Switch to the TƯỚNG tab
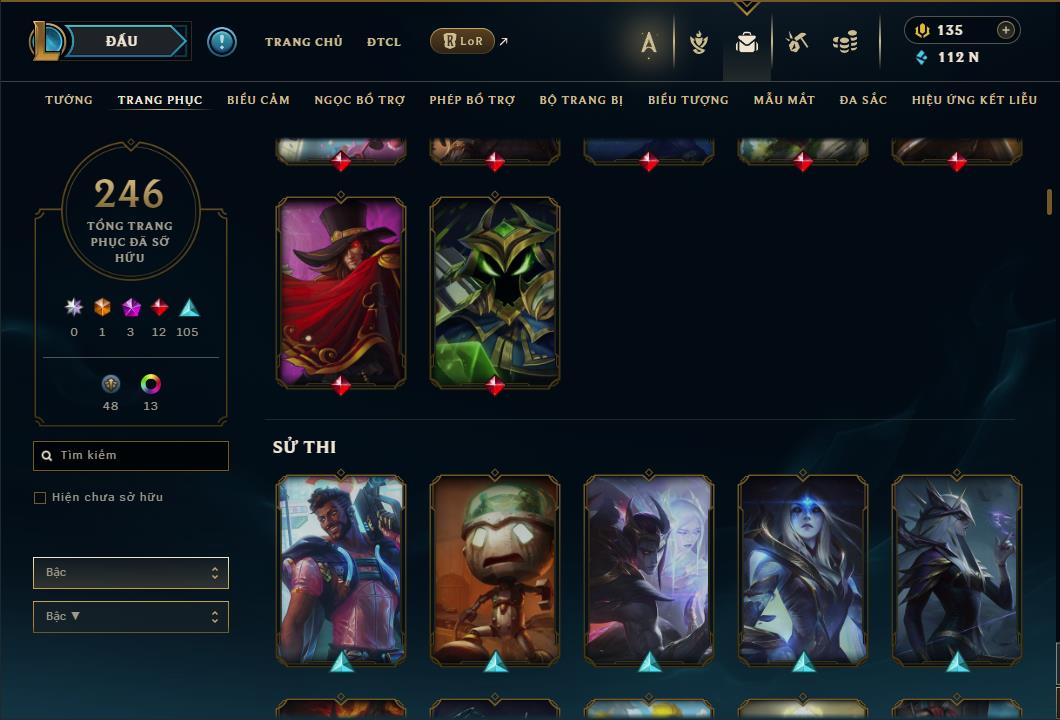The height and width of the screenshot is (720, 1060). [x=69, y=100]
